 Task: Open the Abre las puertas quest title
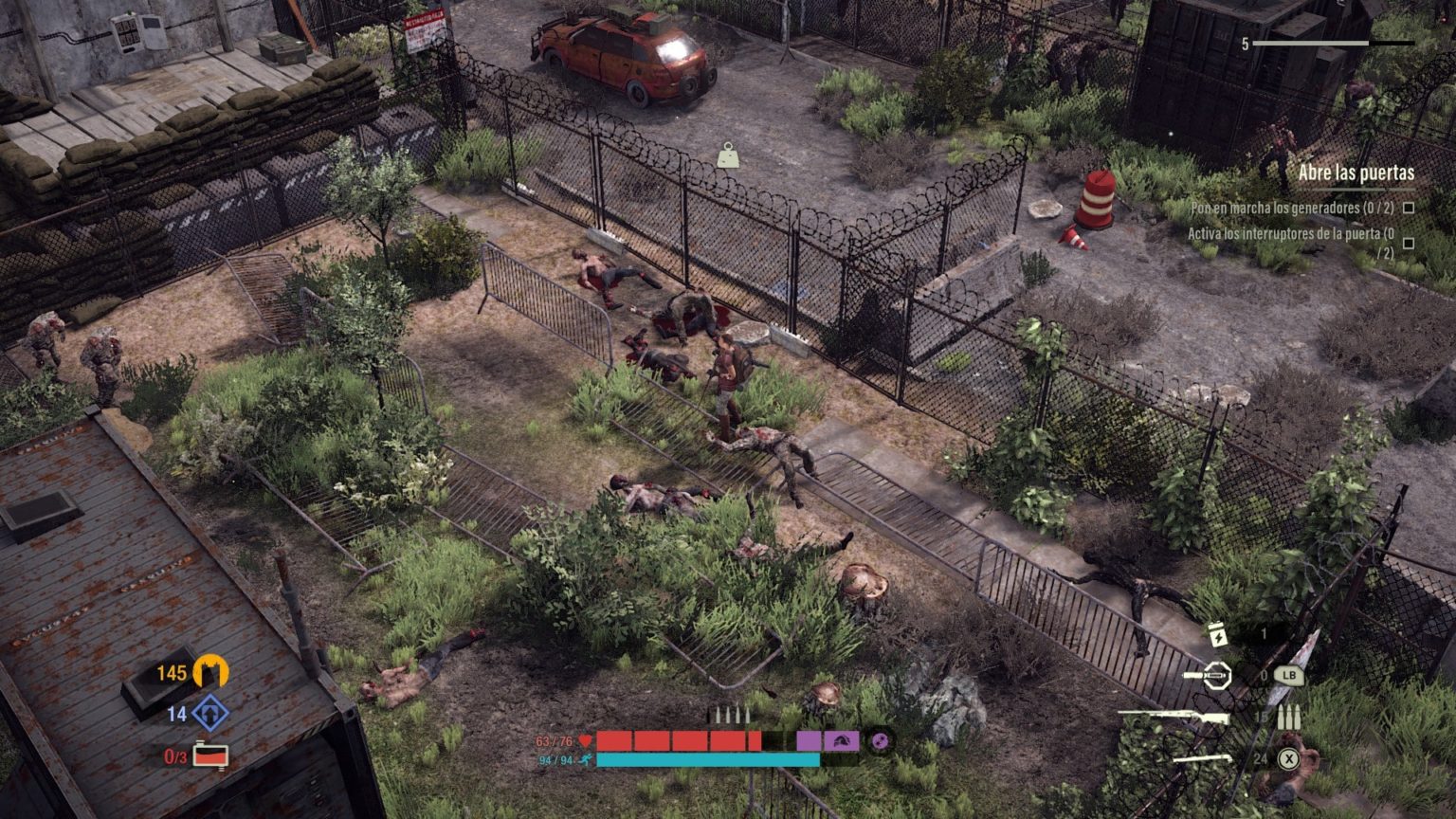(1356, 174)
